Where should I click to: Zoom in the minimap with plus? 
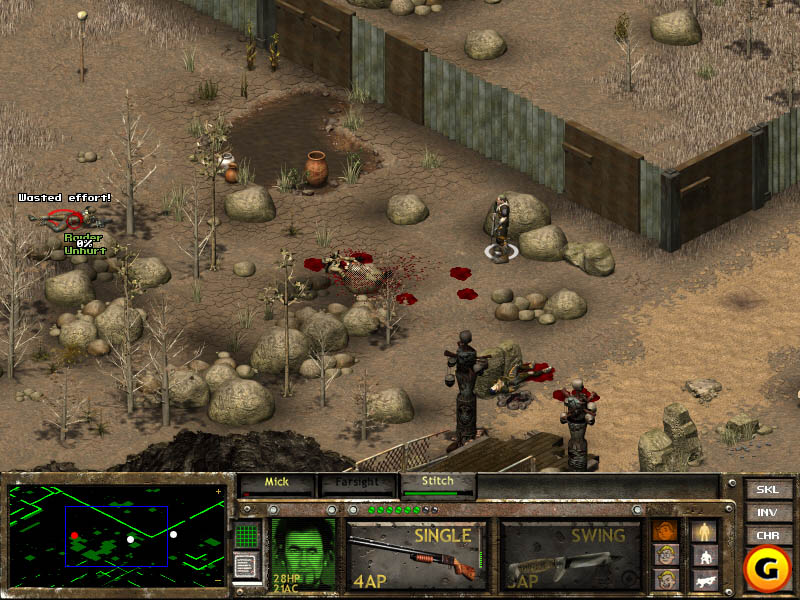pos(219,492)
